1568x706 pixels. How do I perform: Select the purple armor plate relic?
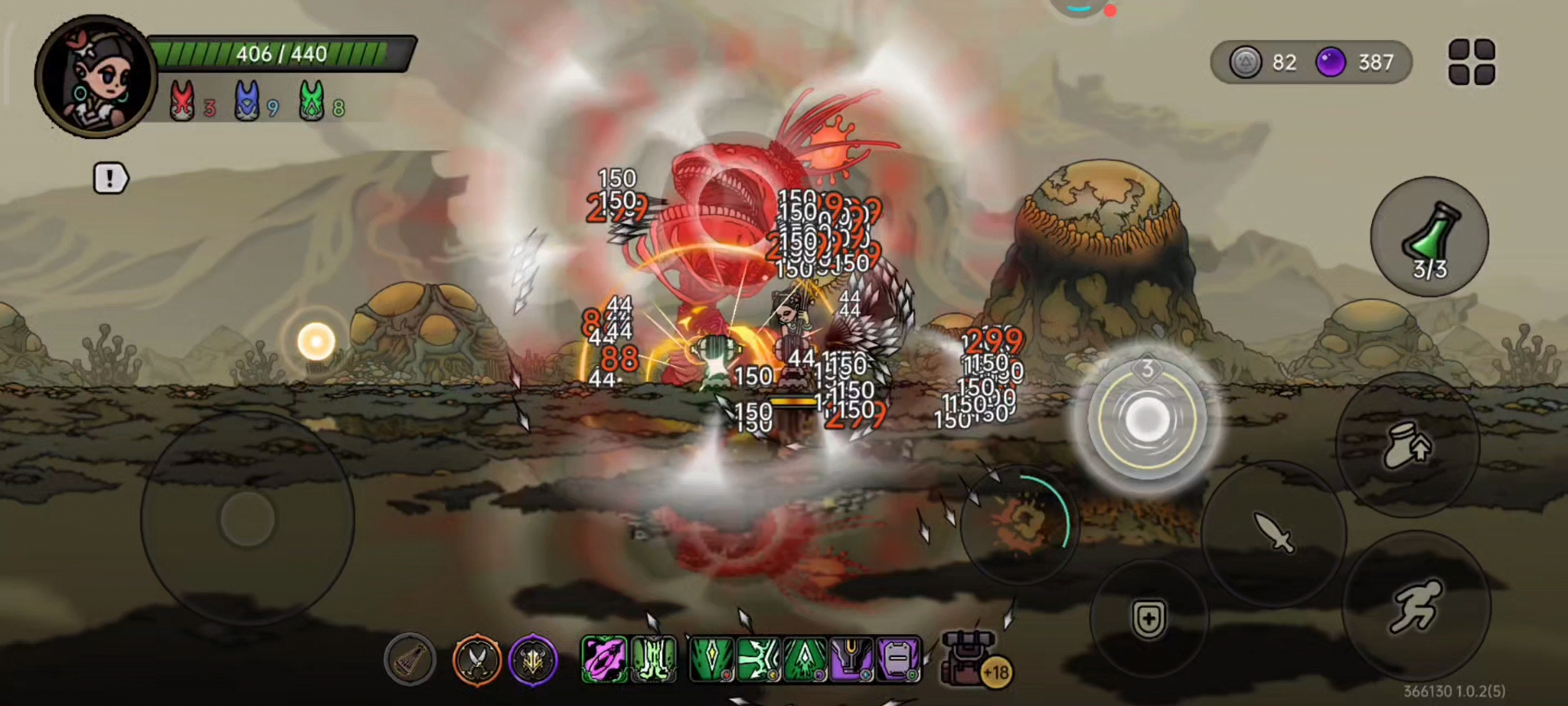click(898, 659)
